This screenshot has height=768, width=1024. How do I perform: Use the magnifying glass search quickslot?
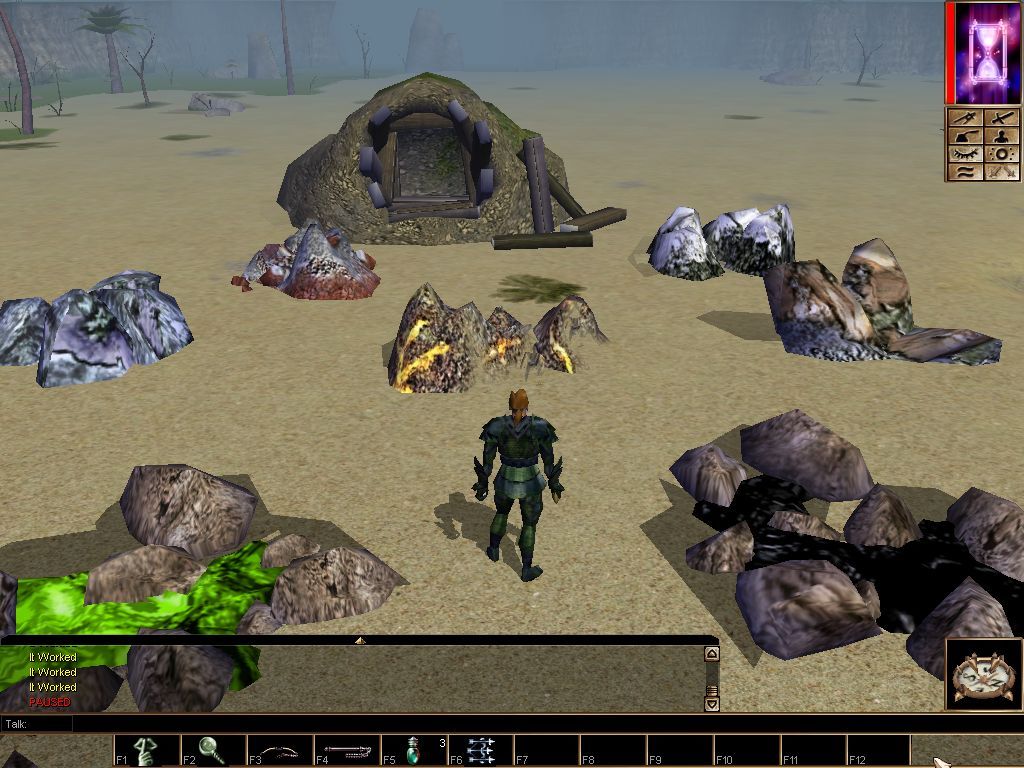(x=214, y=750)
